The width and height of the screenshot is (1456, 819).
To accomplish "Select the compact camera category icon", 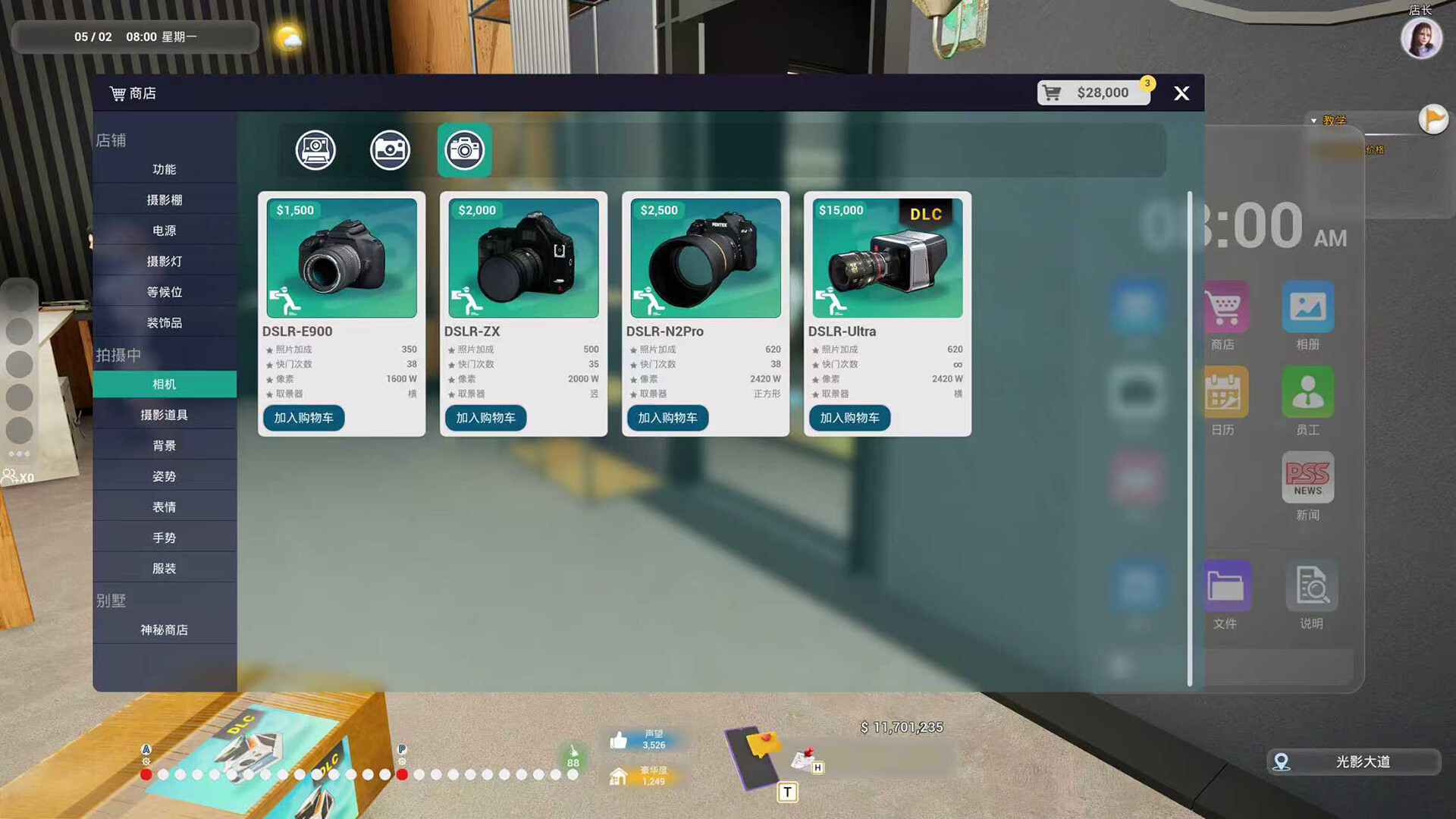I will pyautogui.click(x=389, y=149).
